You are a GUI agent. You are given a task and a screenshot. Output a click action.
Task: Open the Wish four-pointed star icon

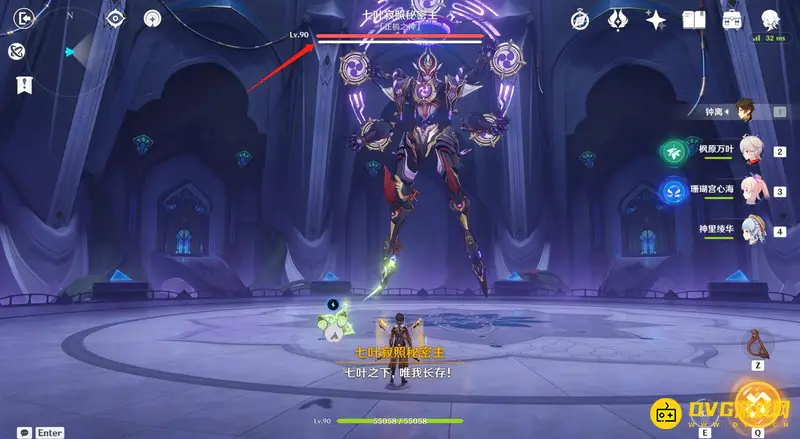click(656, 19)
